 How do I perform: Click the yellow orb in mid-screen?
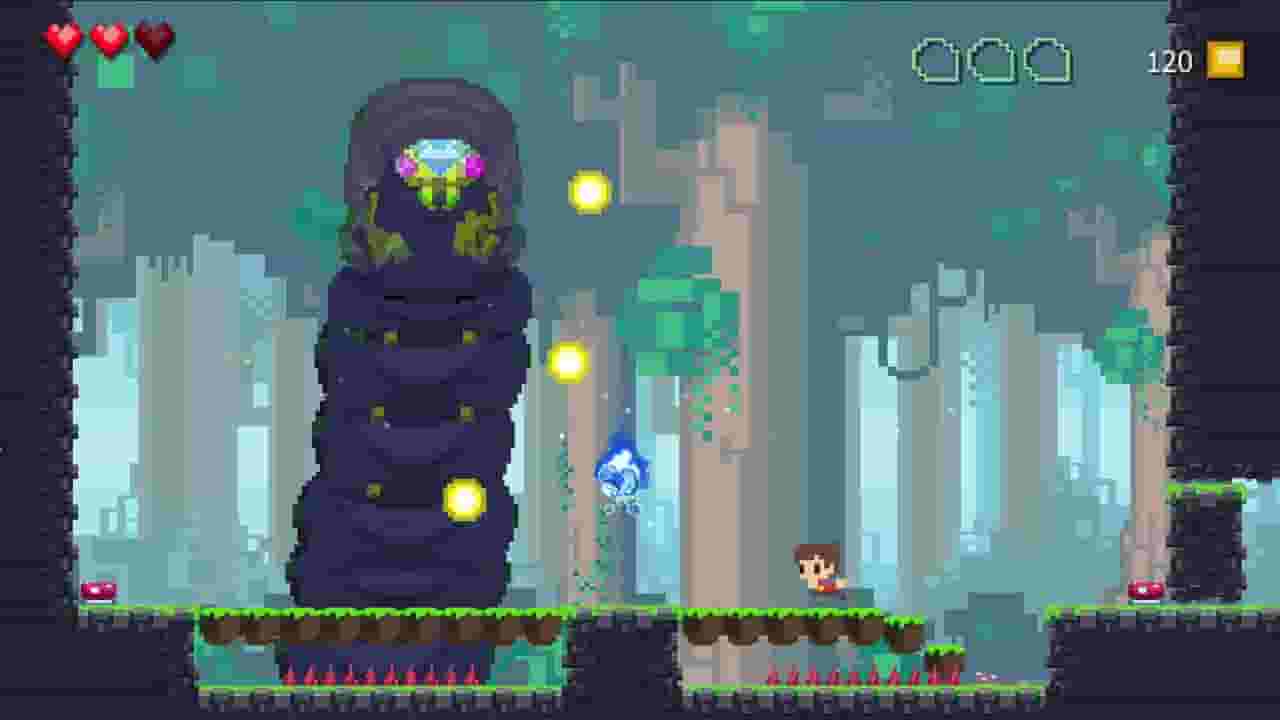point(565,362)
